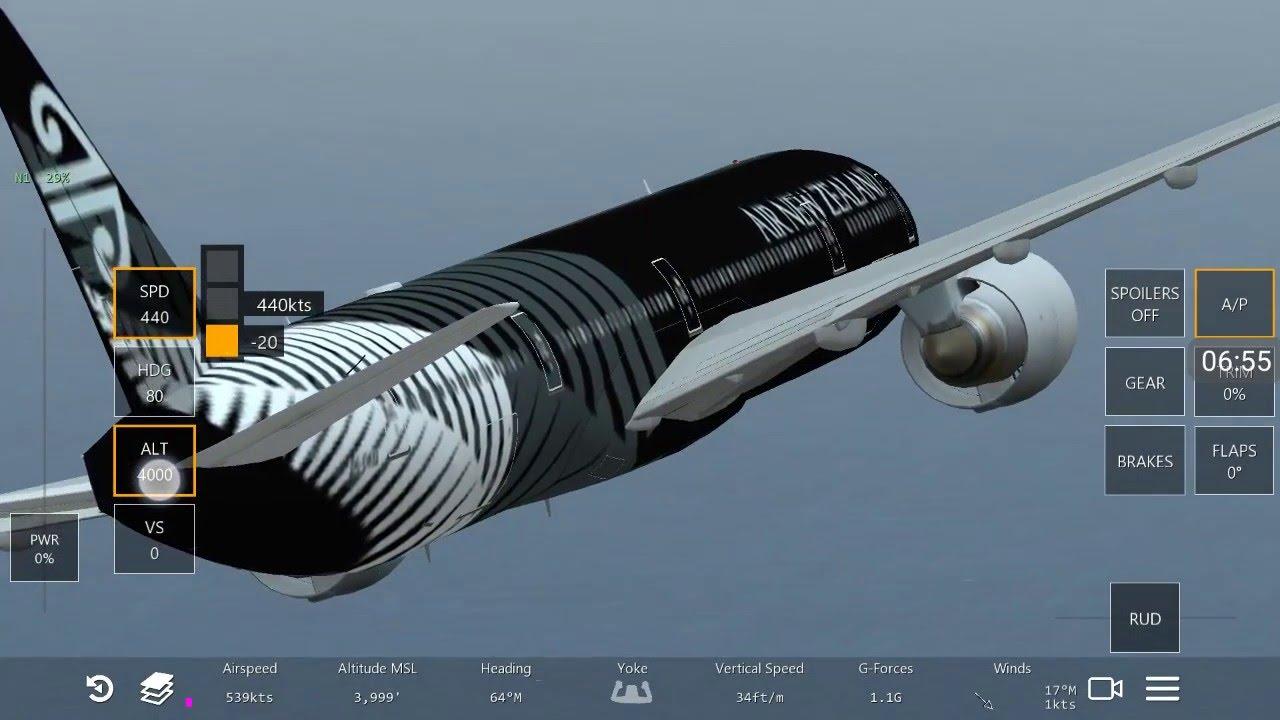Click the Yoke indicator in status bar
The image size is (1280, 720).
click(x=631, y=690)
